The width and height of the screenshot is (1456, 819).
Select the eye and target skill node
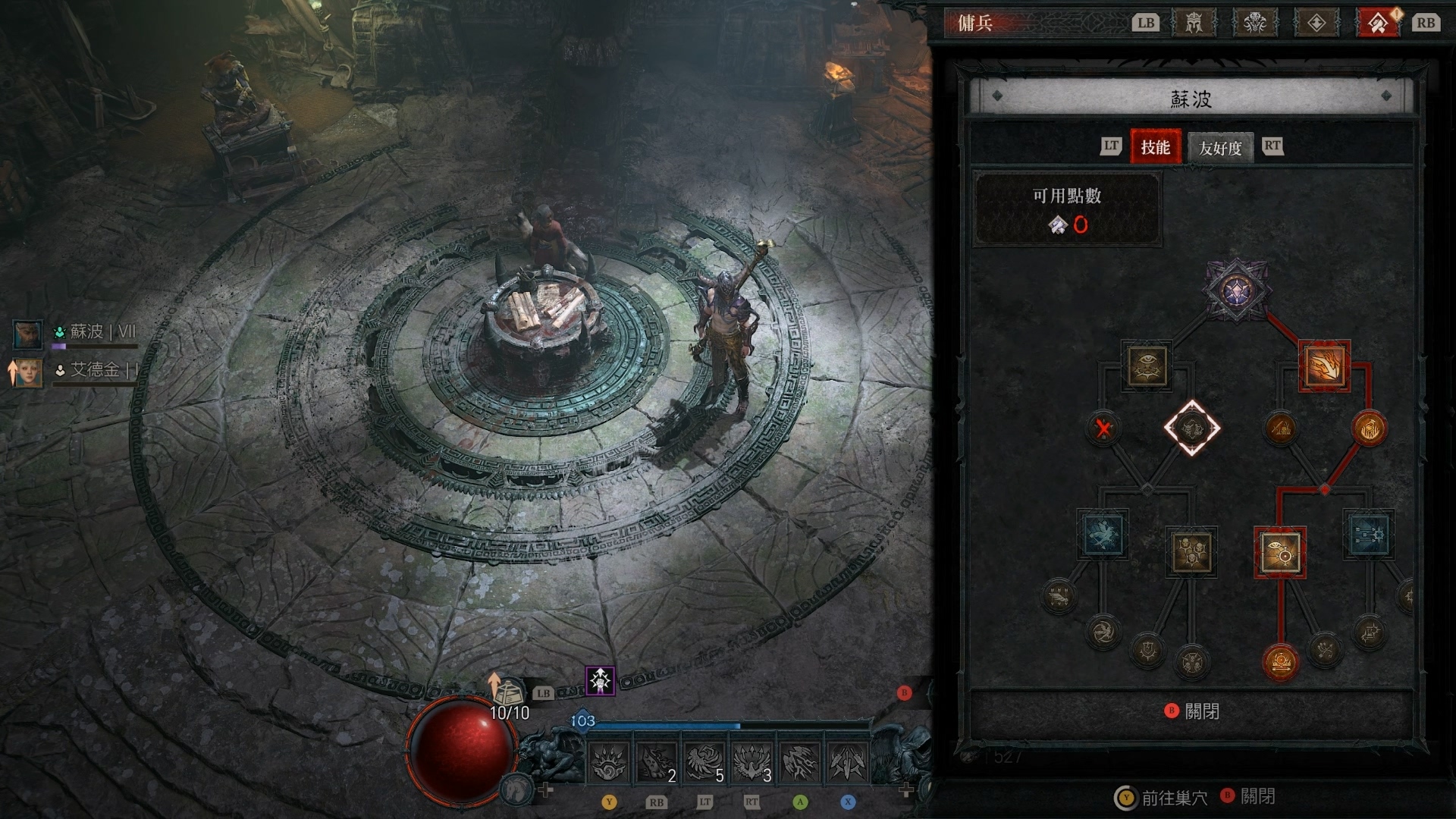point(1280,553)
